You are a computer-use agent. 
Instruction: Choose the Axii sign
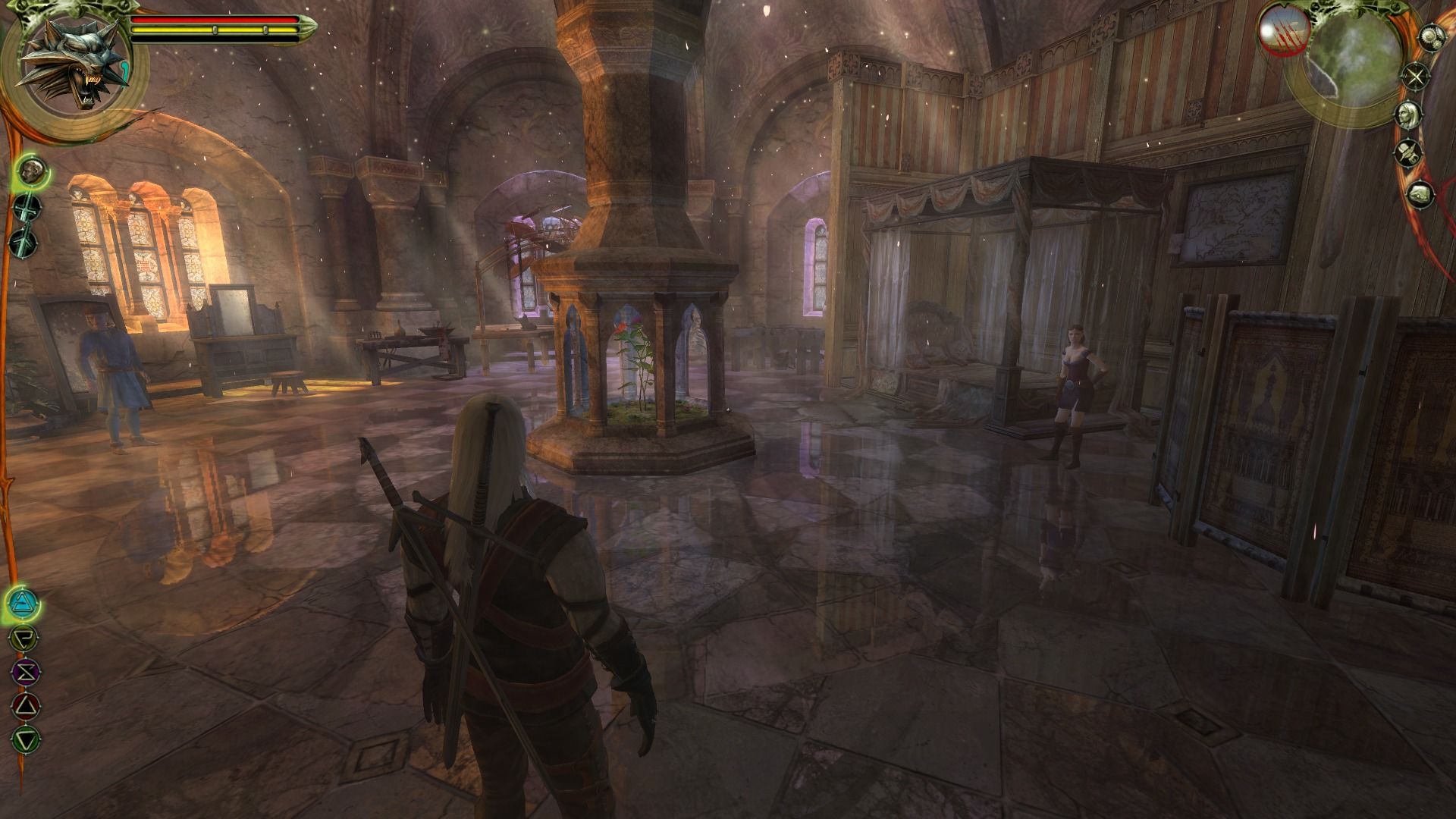click(x=26, y=672)
